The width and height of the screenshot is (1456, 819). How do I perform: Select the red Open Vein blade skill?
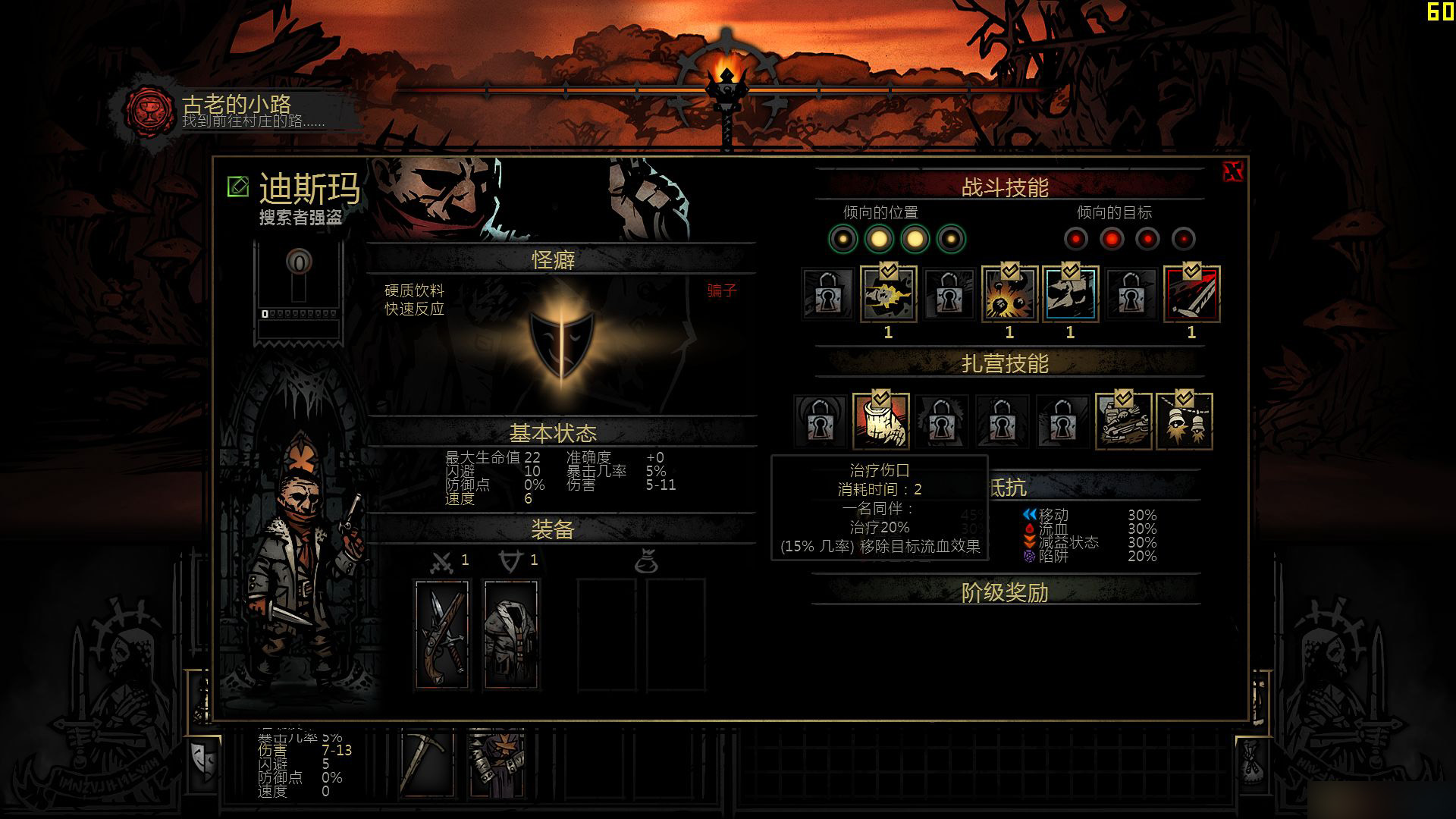point(1191,294)
